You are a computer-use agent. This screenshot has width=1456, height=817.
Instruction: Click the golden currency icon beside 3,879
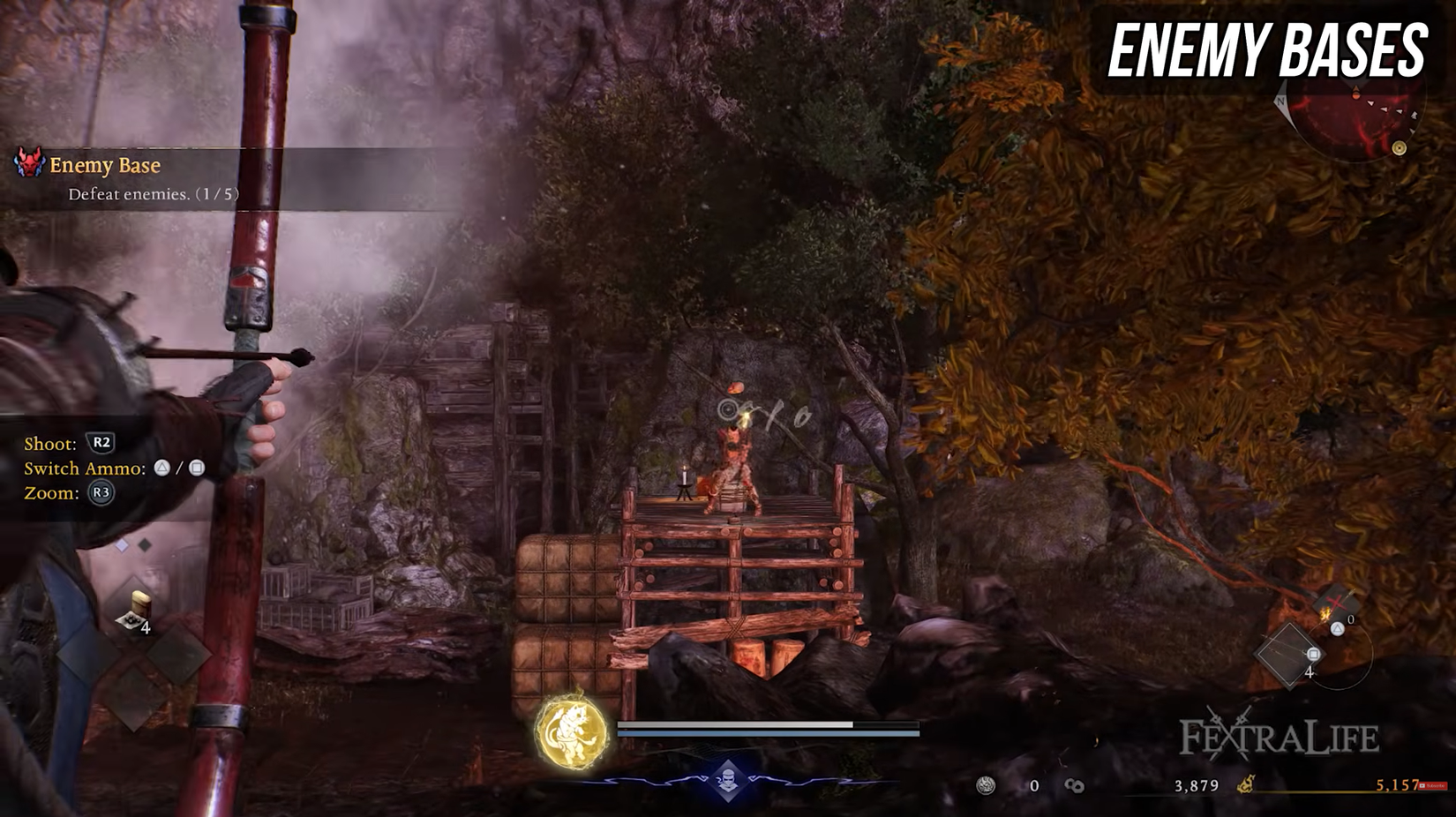coord(1246,785)
